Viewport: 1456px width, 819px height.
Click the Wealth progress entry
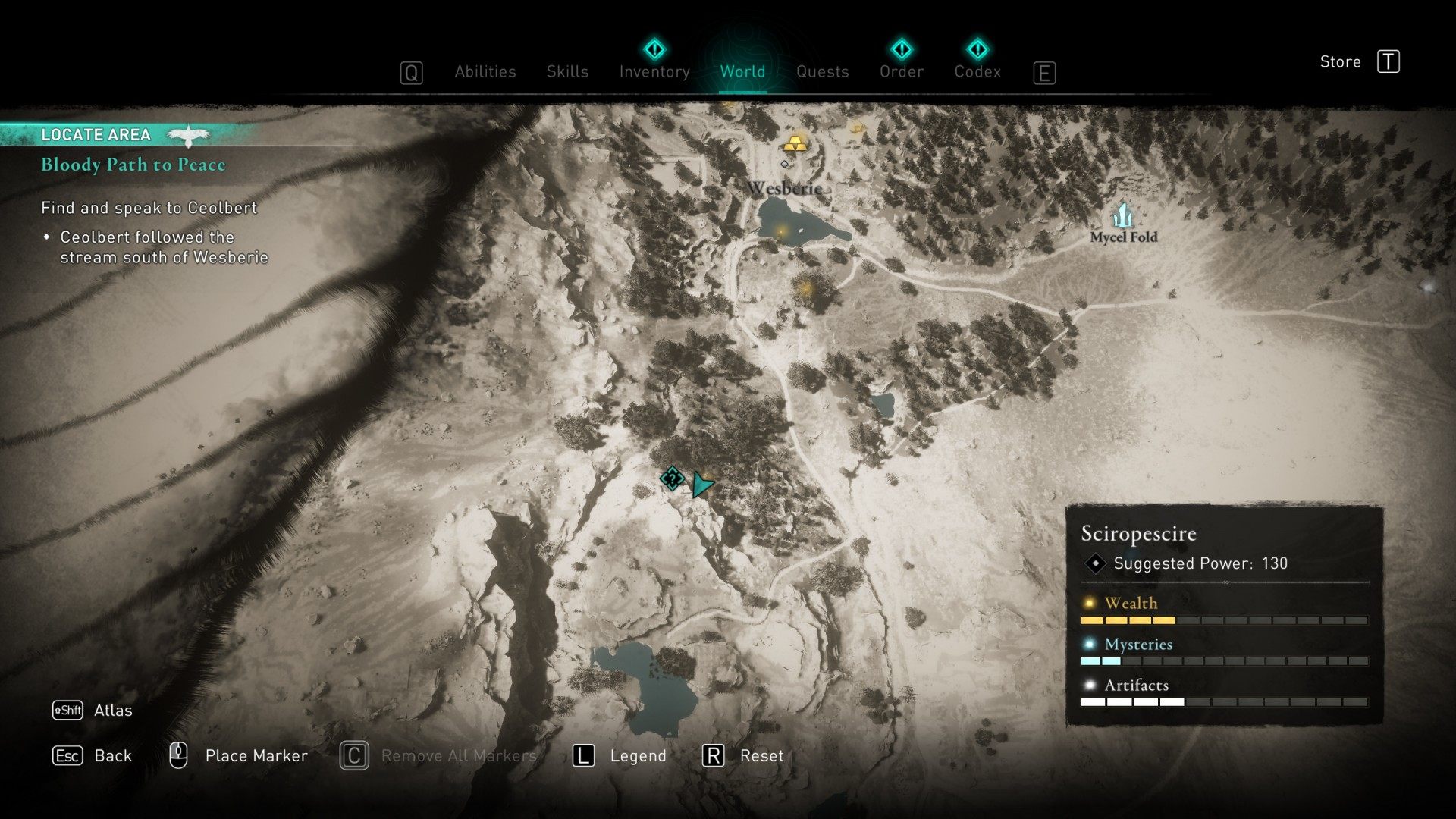coord(1131,604)
